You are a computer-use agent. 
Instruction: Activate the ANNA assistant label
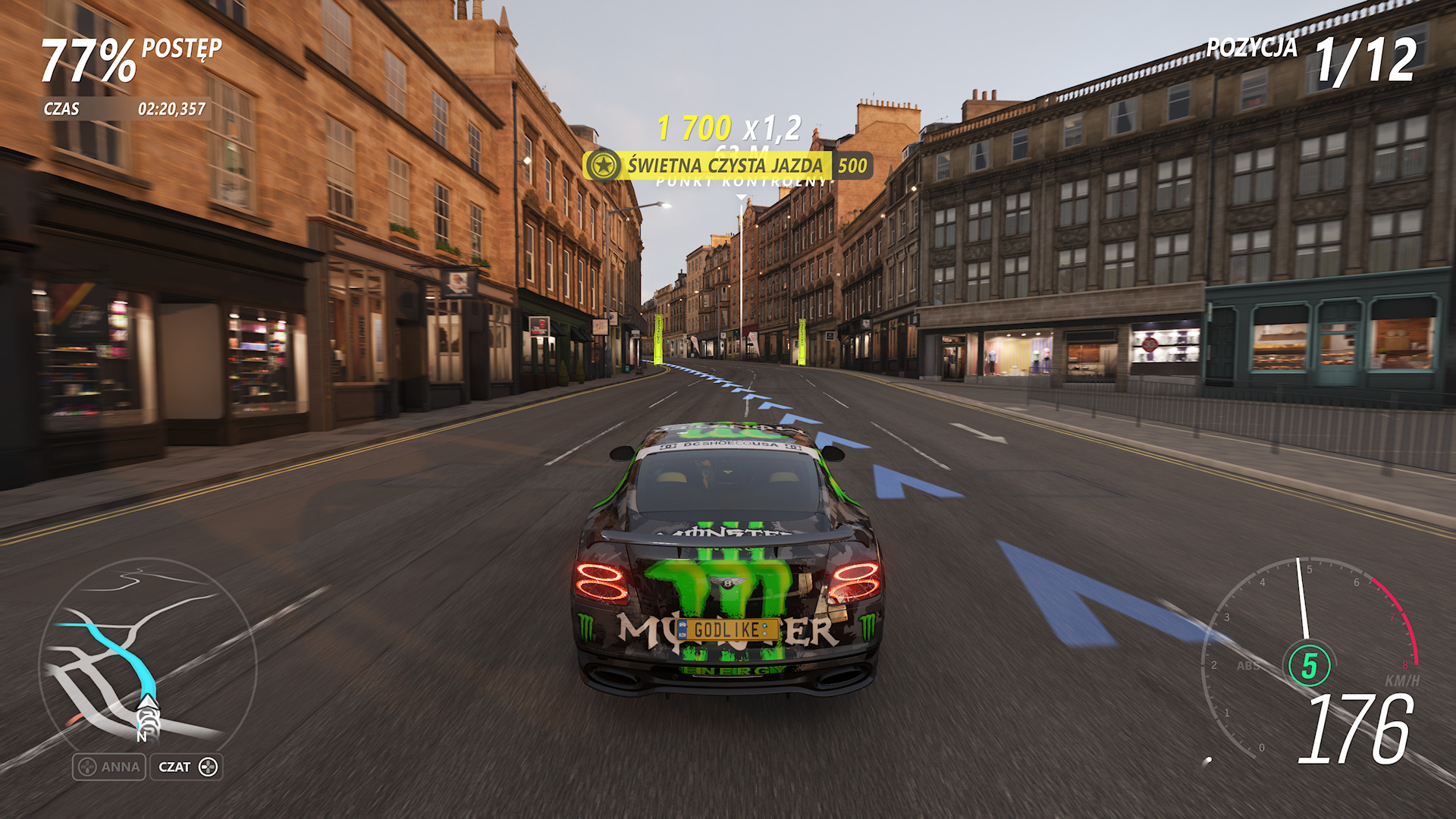coord(110,767)
